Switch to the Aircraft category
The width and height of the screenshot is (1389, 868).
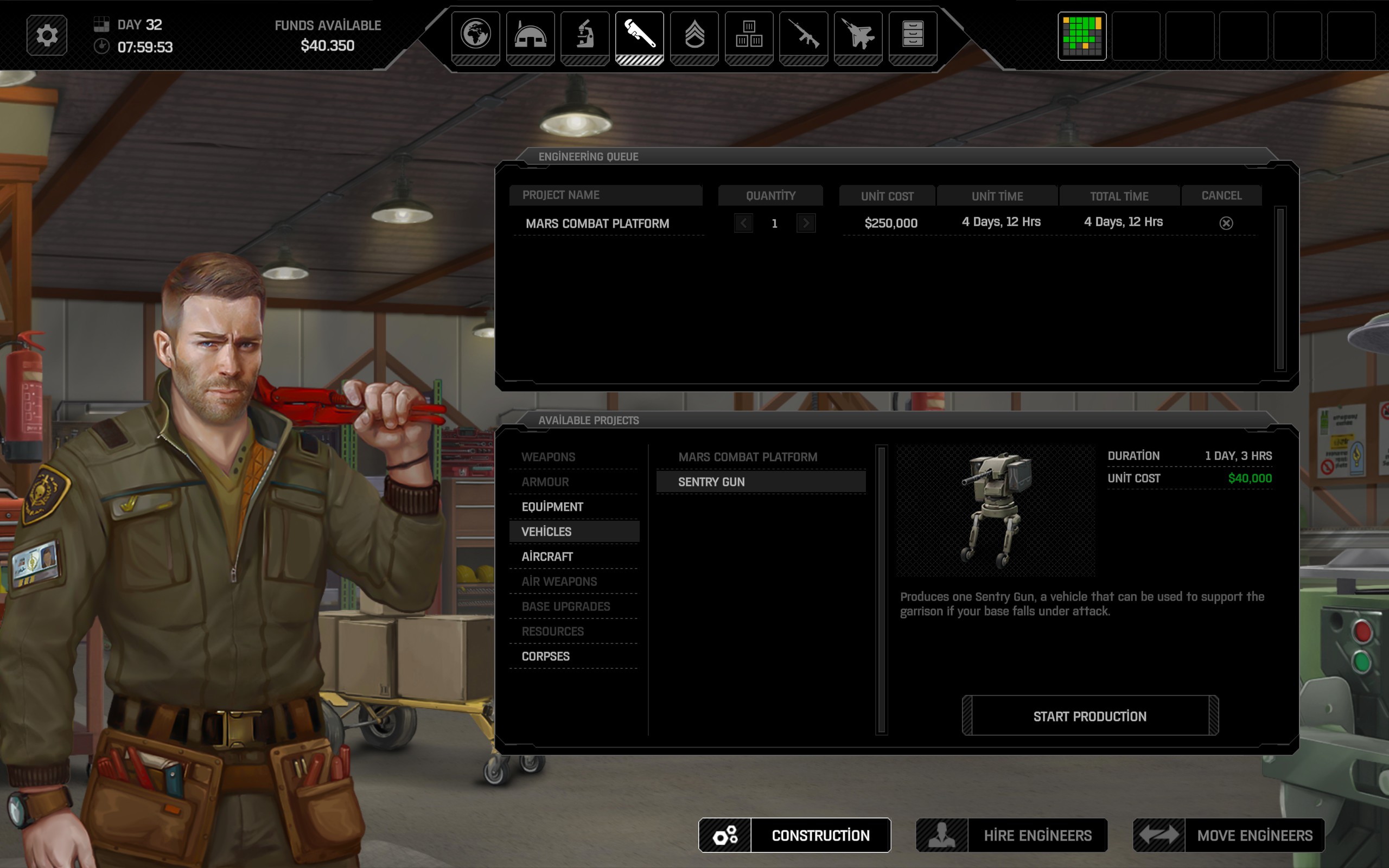click(x=547, y=556)
